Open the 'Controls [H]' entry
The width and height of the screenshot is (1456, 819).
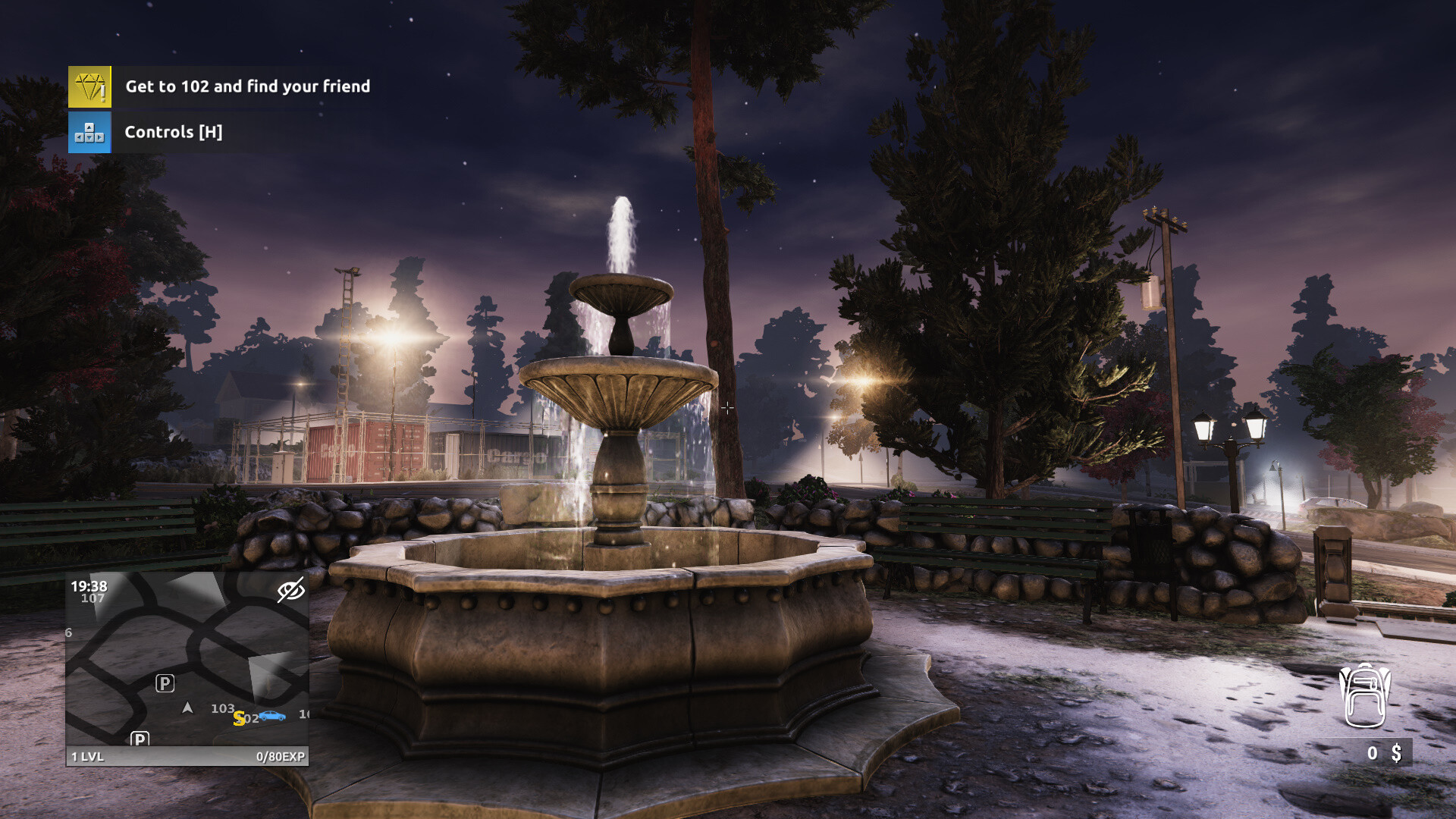pyautogui.click(x=174, y=131)
